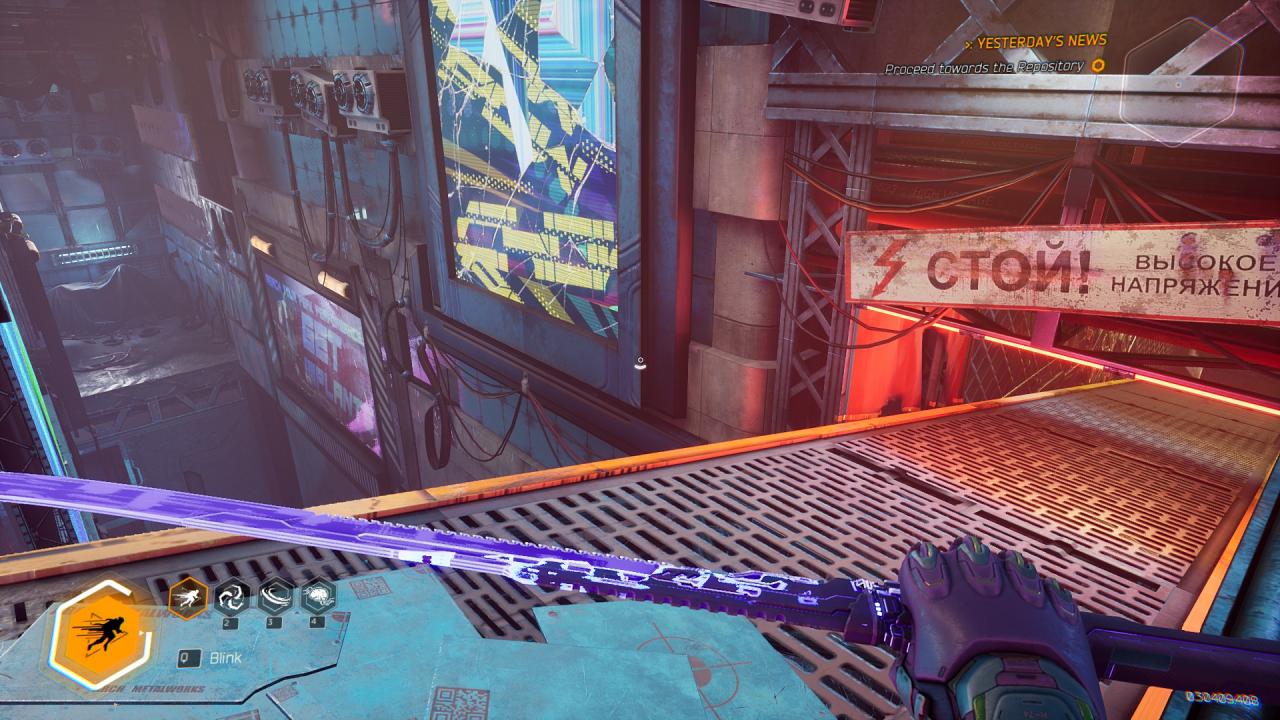
Task: Pick the curved slash ability in slot 3
Action: click(x=275, y=597)
